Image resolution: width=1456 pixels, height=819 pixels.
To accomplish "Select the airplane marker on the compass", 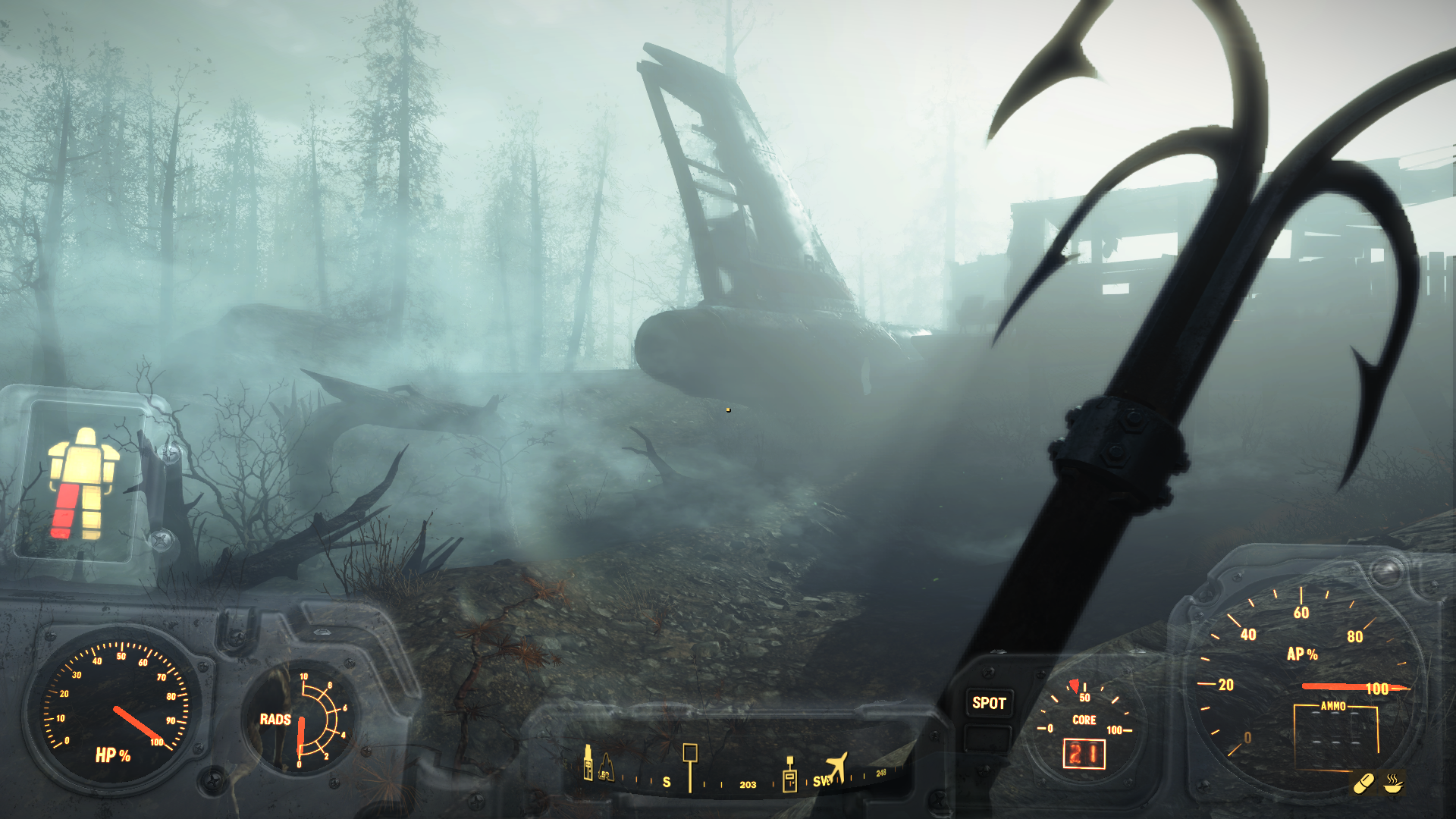I will [x=836, y=767].
